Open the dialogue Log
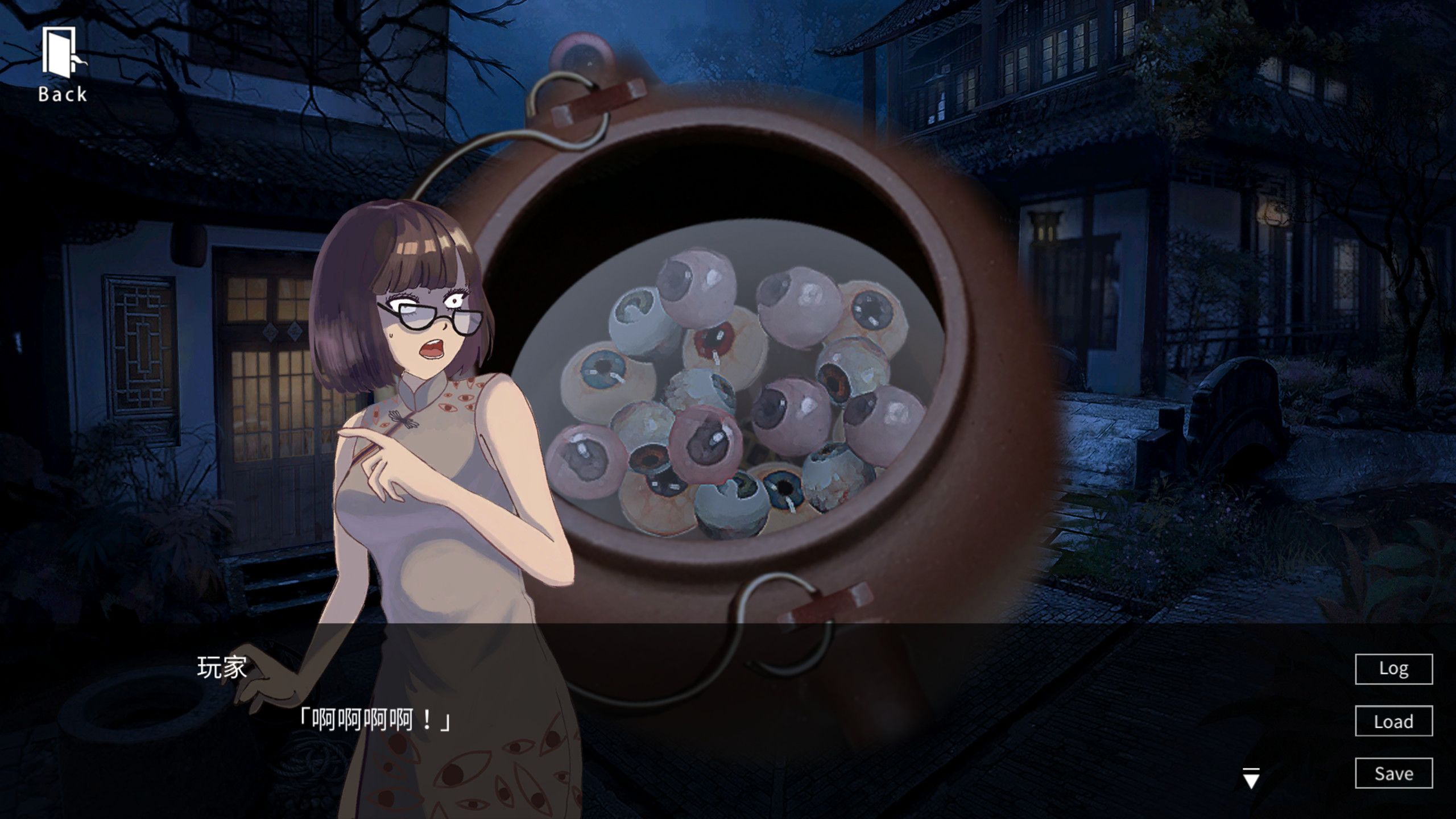This screenshot has height=819, width=1456. coord(1393,669)
